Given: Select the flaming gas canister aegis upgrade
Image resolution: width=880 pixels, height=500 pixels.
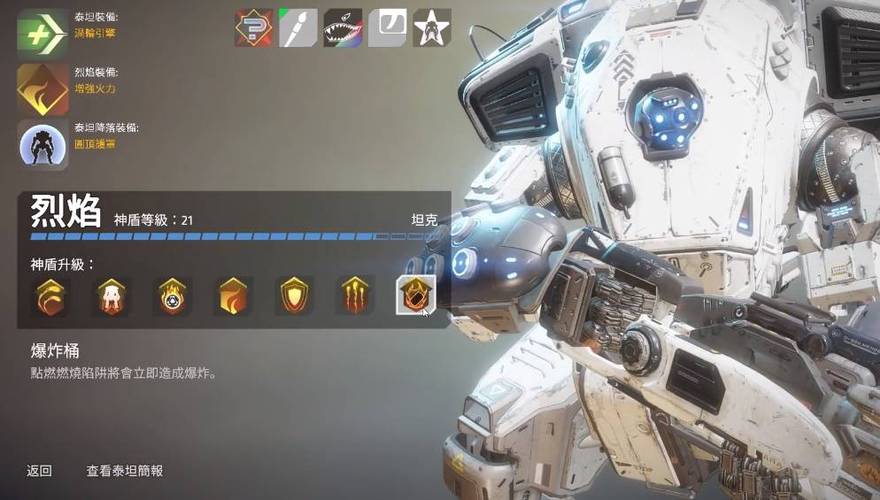Looking at the screenshot, I should (172, 296).
